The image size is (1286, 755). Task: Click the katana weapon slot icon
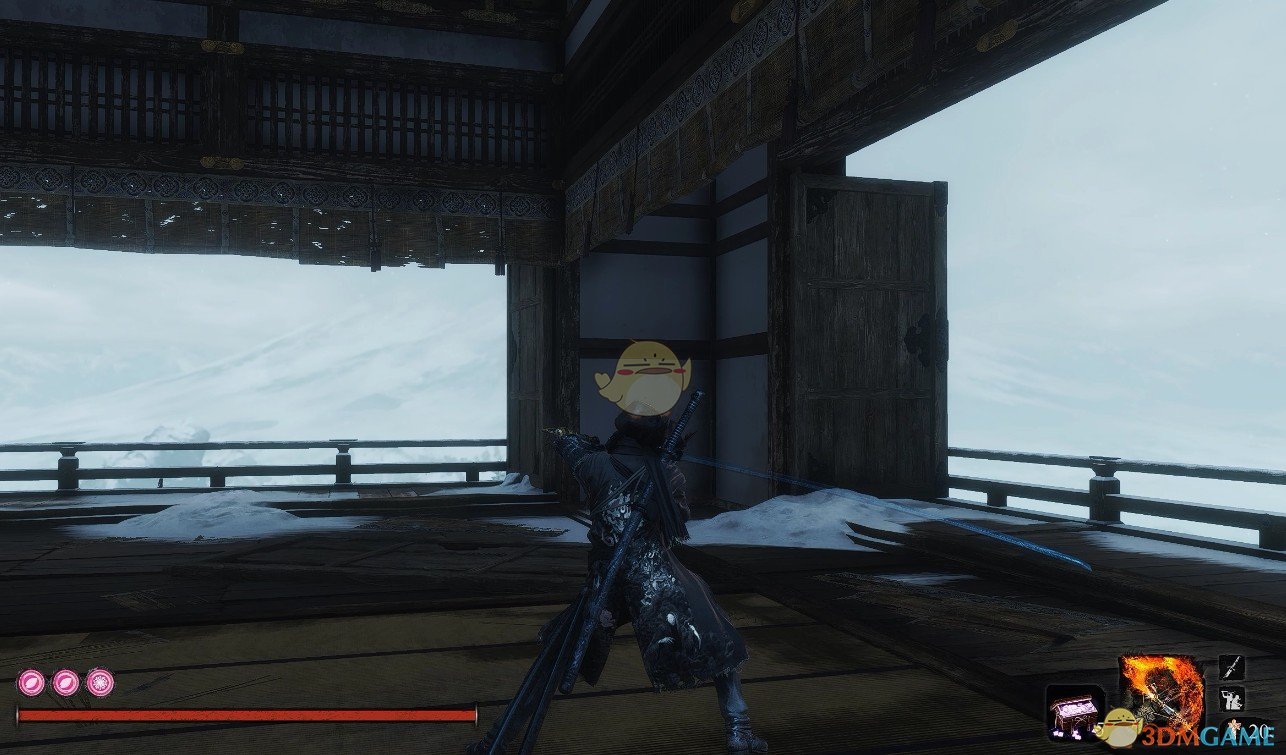[1231, 667]
